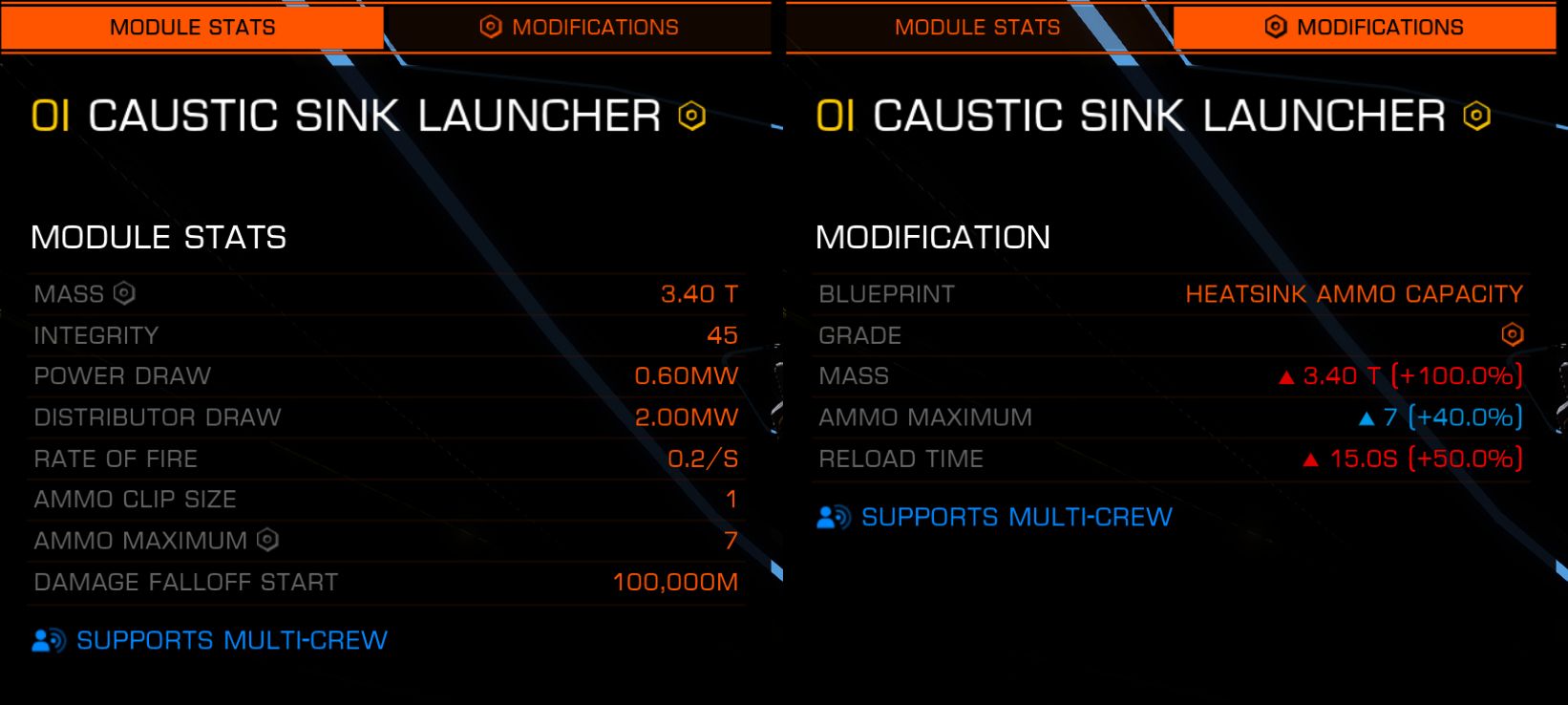This screenshot has height=705, width=1568.
Task: Switch to the MODULE STATS tab on the right panel
Action: [976, 27]
